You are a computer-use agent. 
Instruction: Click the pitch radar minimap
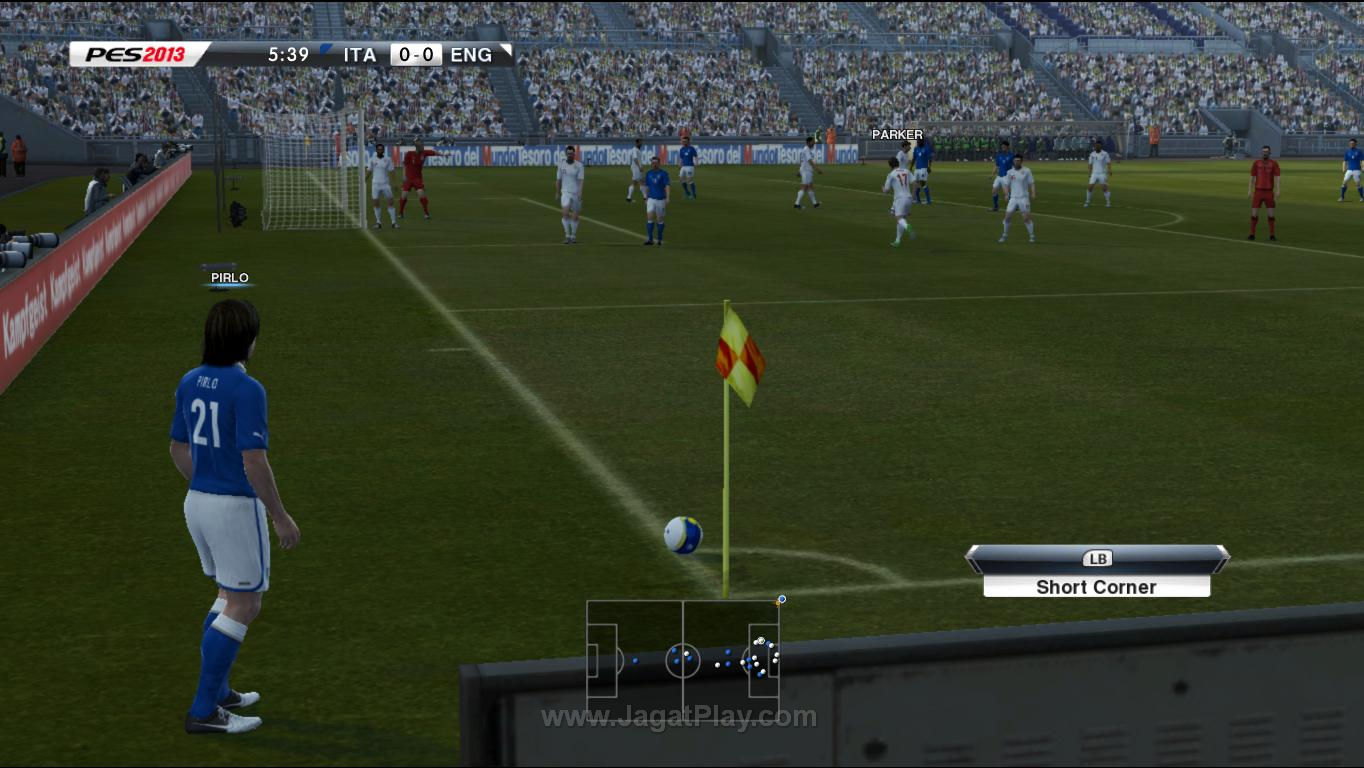[683, 659]
